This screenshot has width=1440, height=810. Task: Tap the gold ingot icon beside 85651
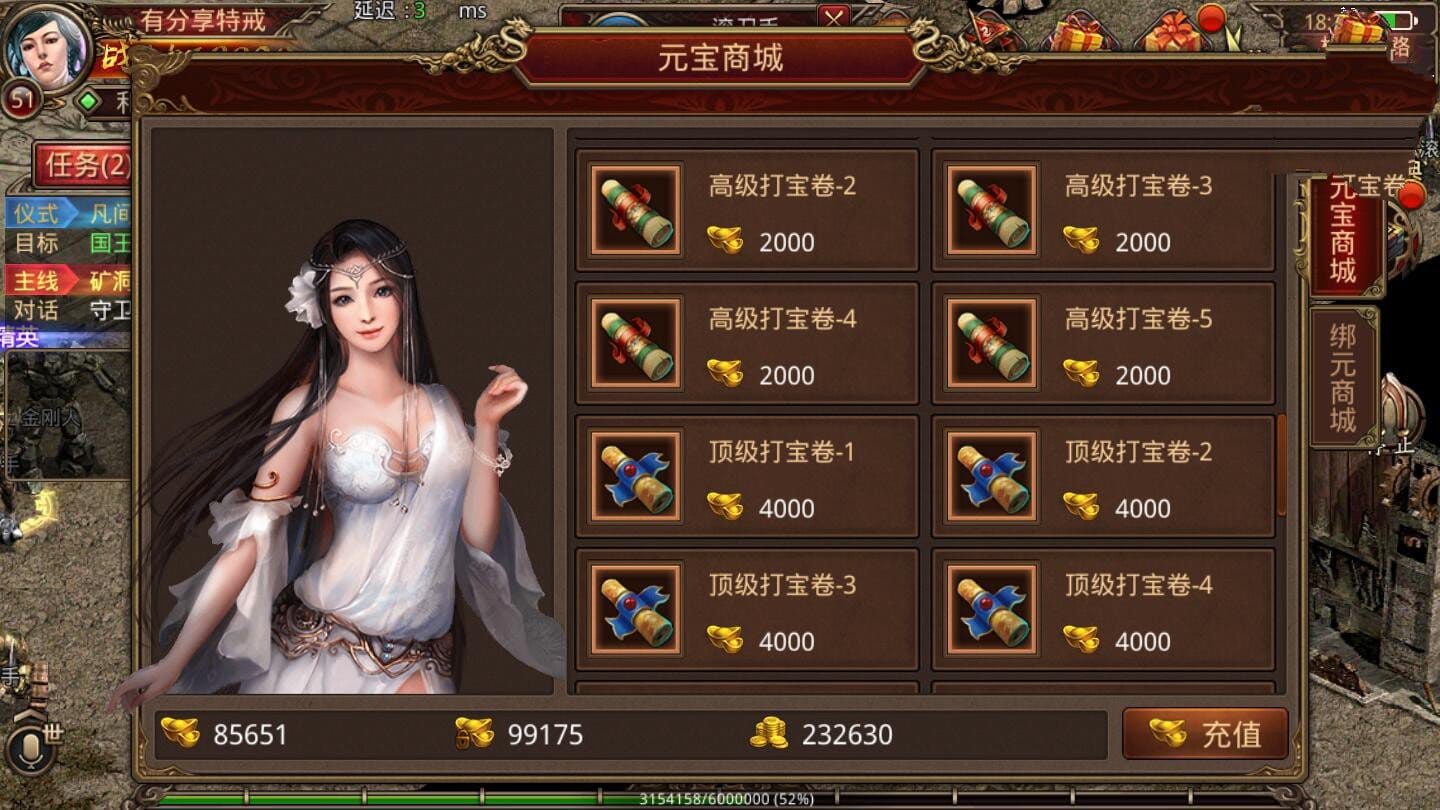point(180,734)
